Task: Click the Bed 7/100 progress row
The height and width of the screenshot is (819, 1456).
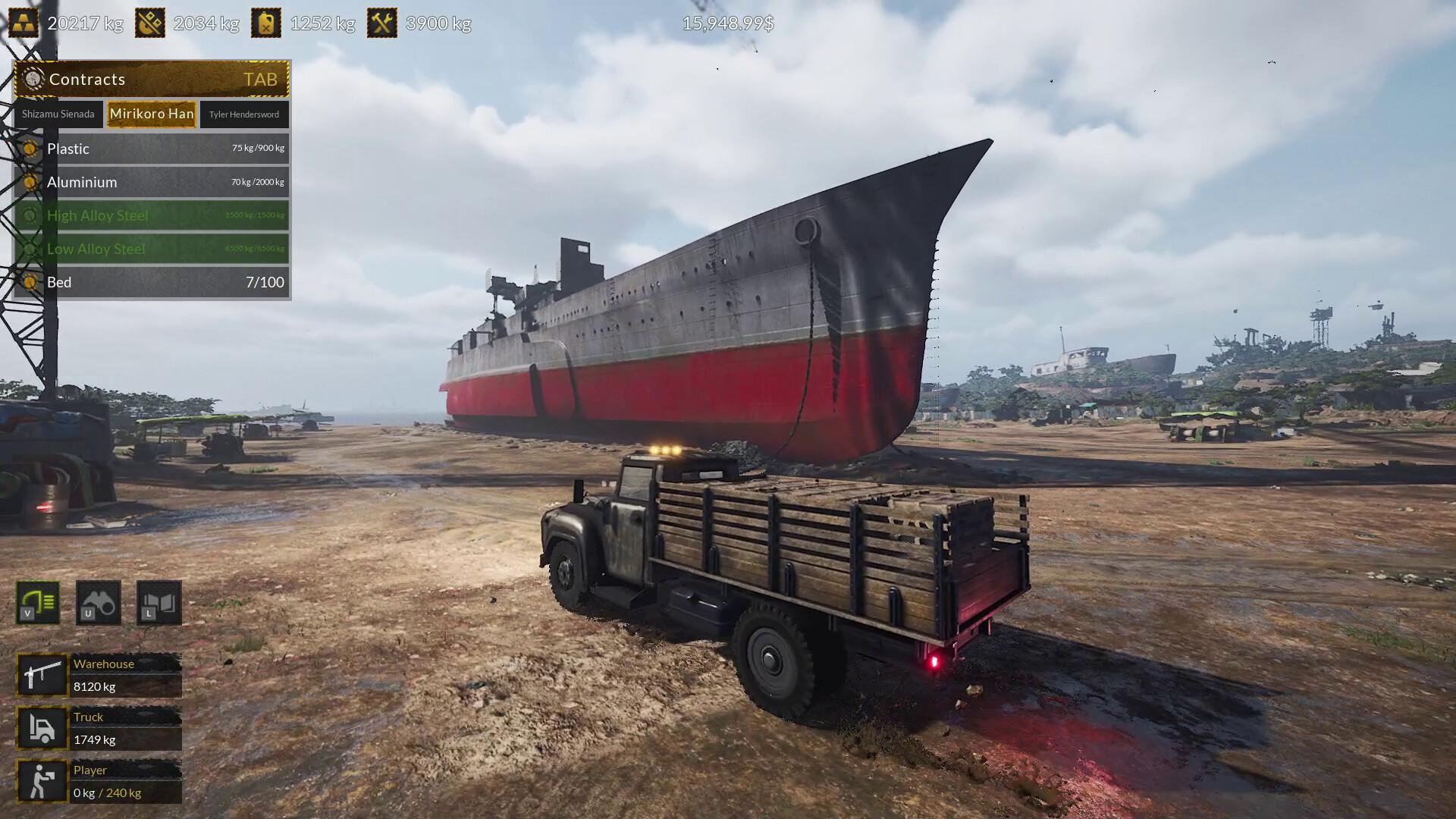Action: [152, 282]
